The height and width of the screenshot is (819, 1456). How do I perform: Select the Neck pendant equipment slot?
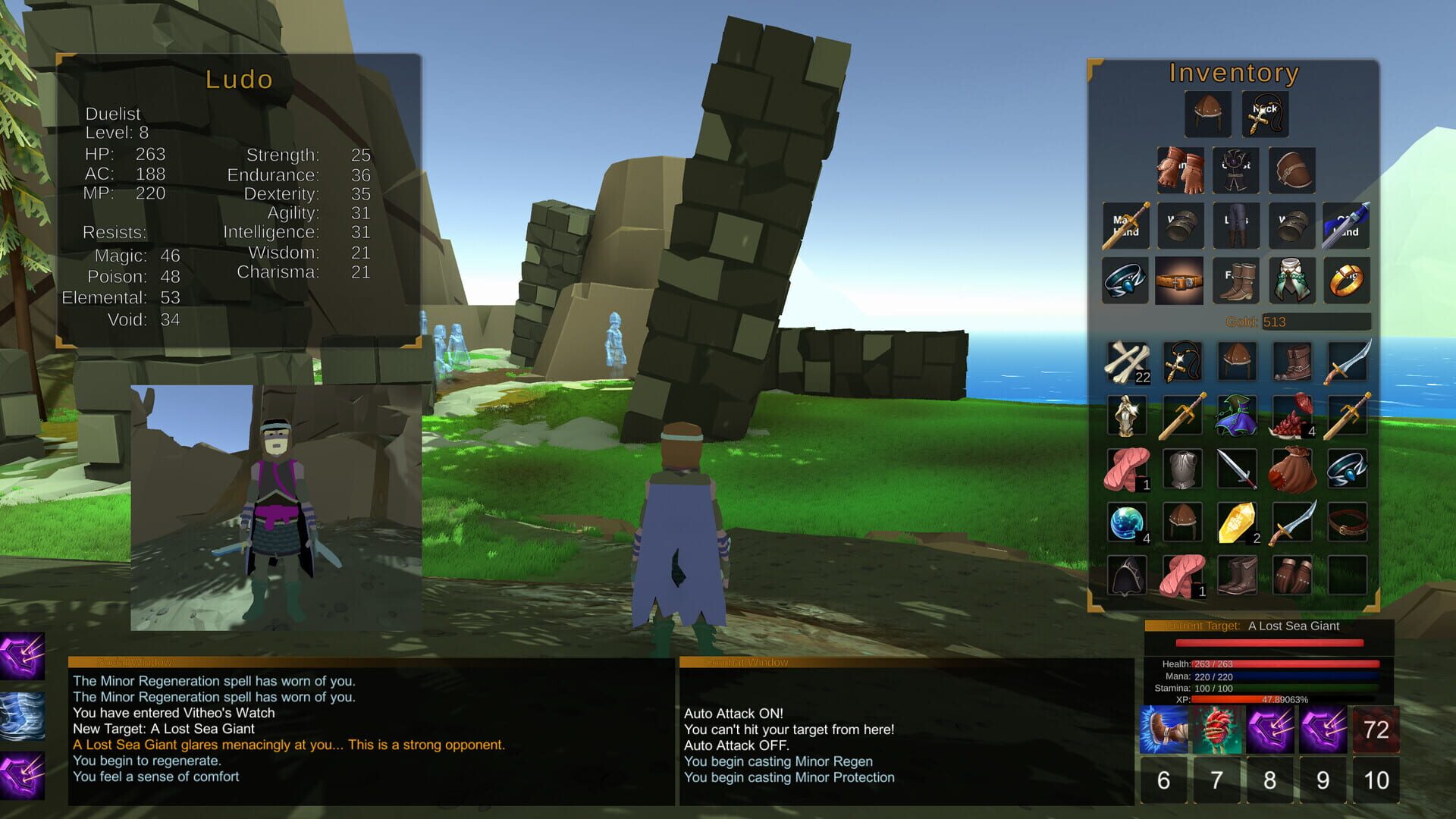point(1264,114)
